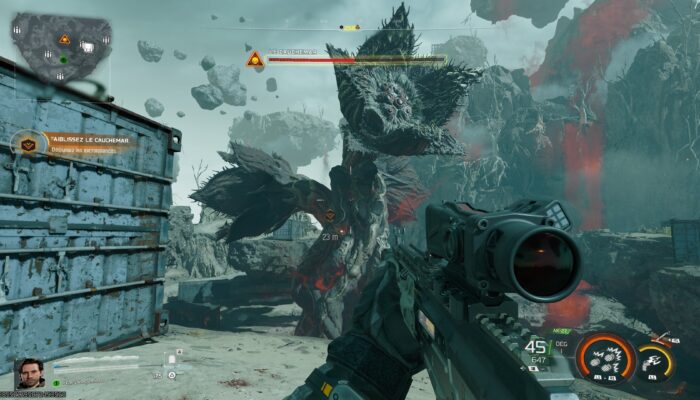Screen dimensions: 700x400
Task: Open the minimap in the corner
Action: click(x=60, y=47)
